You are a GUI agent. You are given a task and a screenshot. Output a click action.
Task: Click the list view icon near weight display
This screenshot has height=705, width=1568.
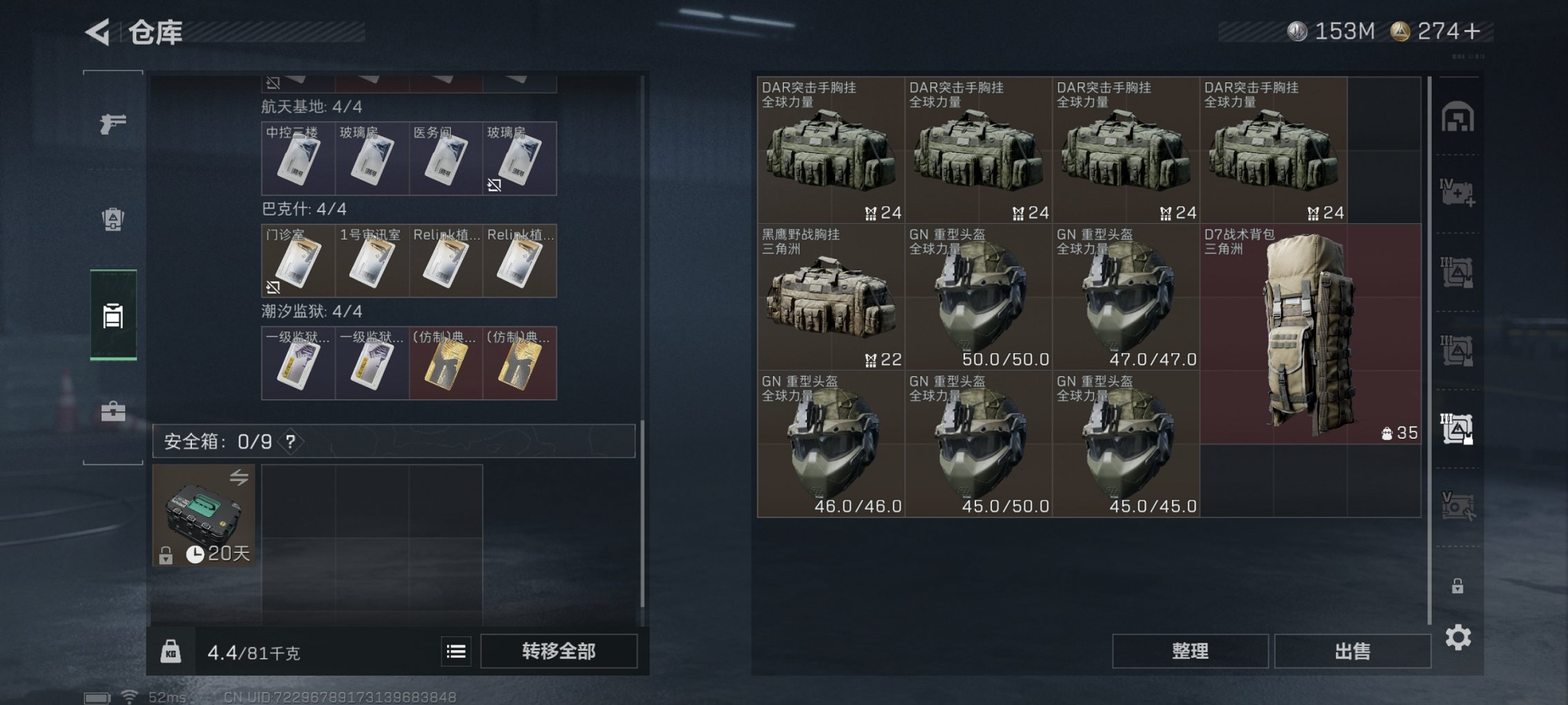pos(455,650)
